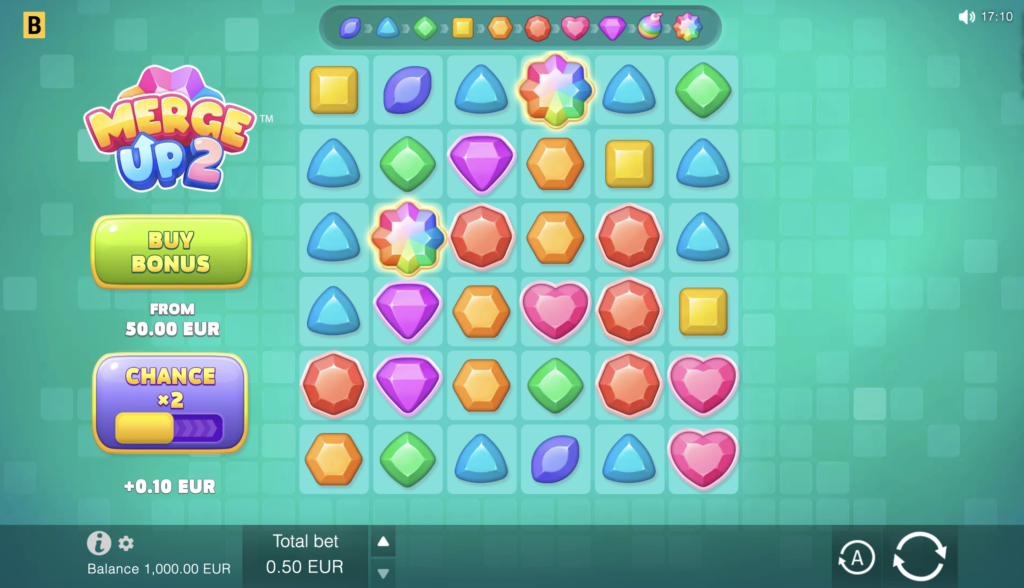Click the yellow B logo

[x=34, y=26]
